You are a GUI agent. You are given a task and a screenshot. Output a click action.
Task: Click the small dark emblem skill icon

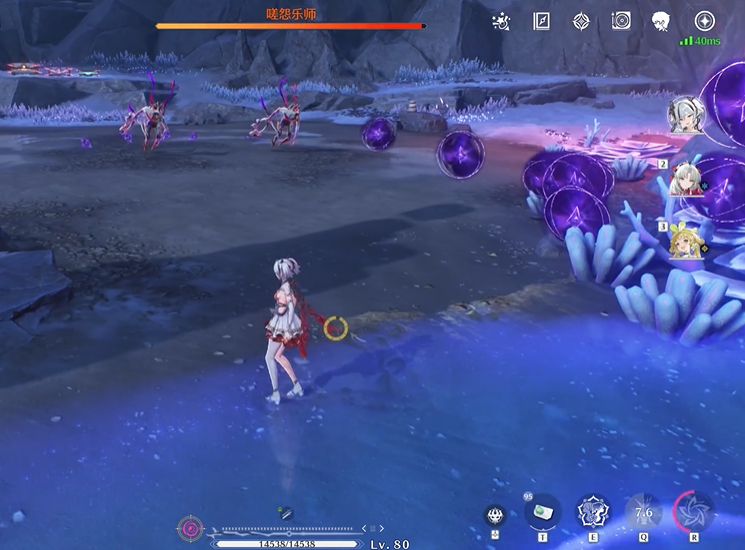[494, 516]
